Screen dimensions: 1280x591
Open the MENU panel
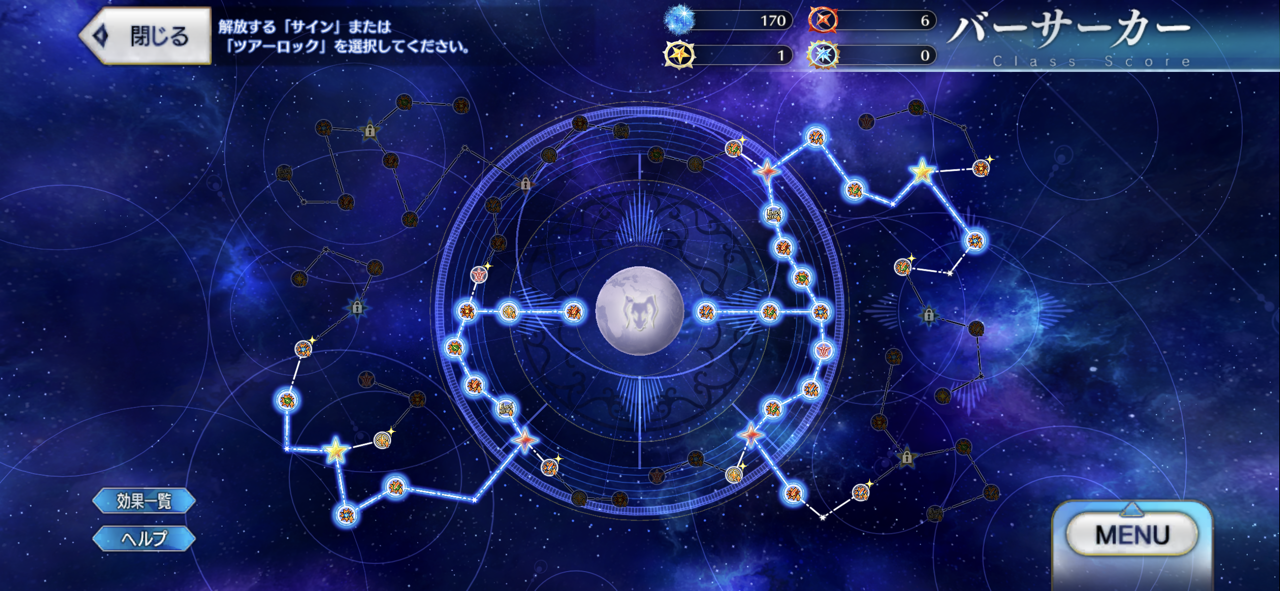pos(1131,535)
